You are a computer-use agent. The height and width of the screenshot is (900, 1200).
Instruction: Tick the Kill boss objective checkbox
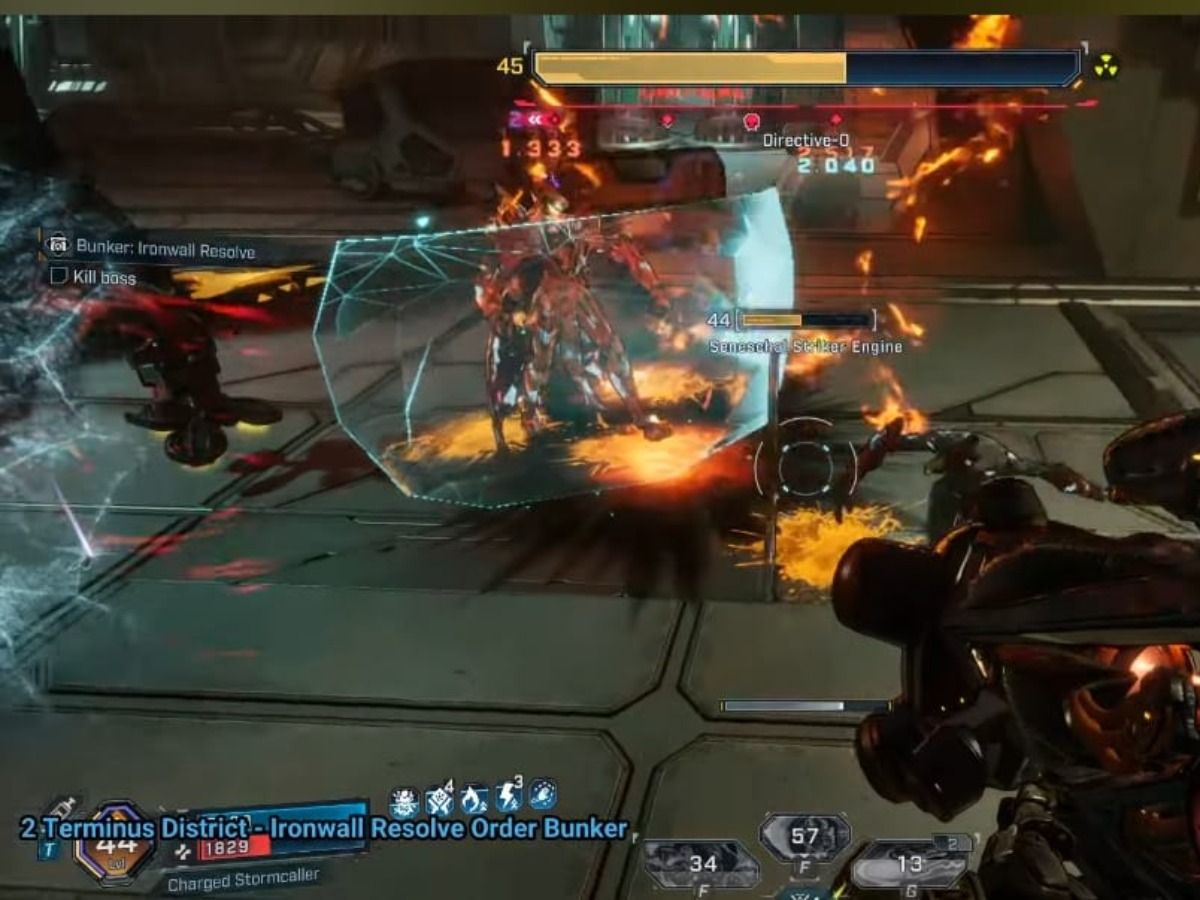(x=59, y=276)
